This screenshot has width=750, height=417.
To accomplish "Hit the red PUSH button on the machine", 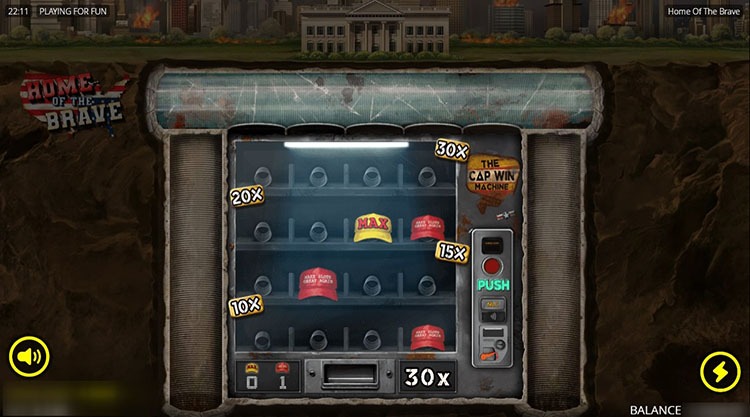I will click(x=492, y=268).
